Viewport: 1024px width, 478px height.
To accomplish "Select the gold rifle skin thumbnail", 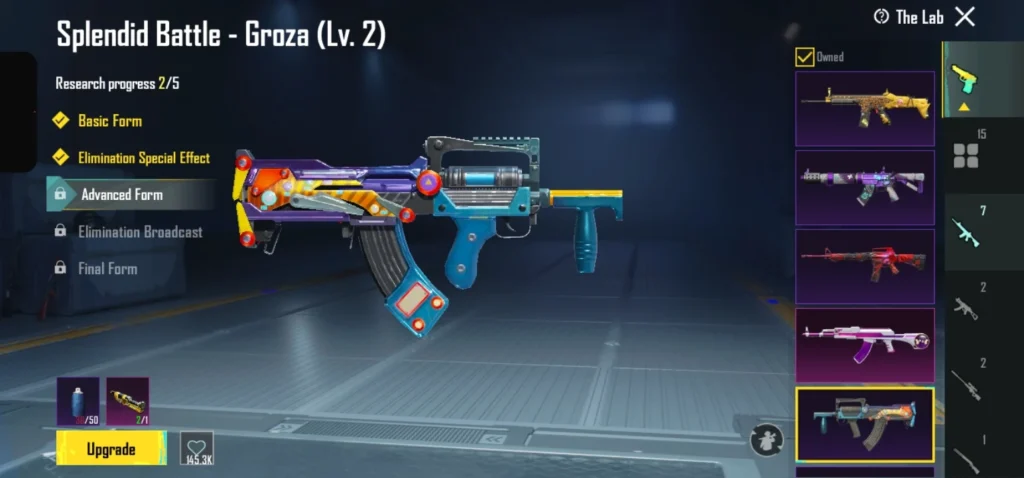I will (865, 108).
